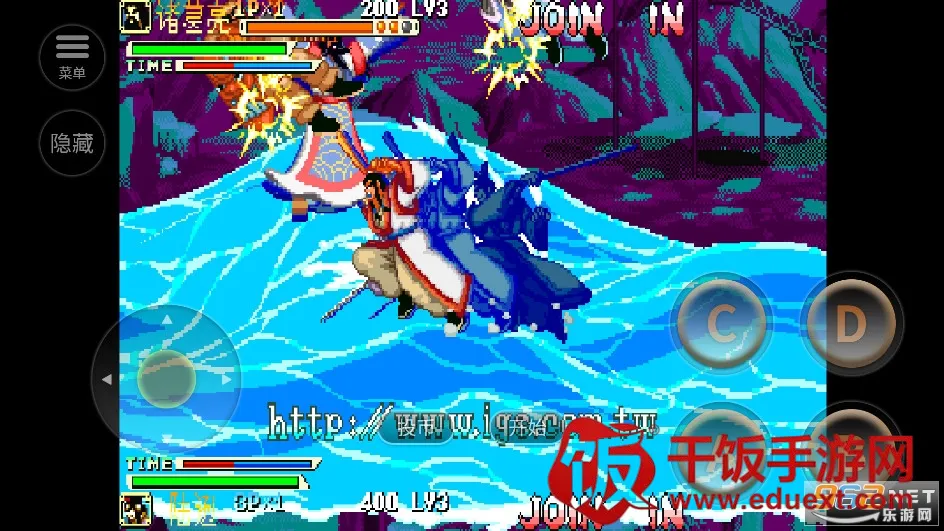This screenshot has width=944, height=531.
Task: Click the joystick's up arrow
Action: click(x=167, y=321)
